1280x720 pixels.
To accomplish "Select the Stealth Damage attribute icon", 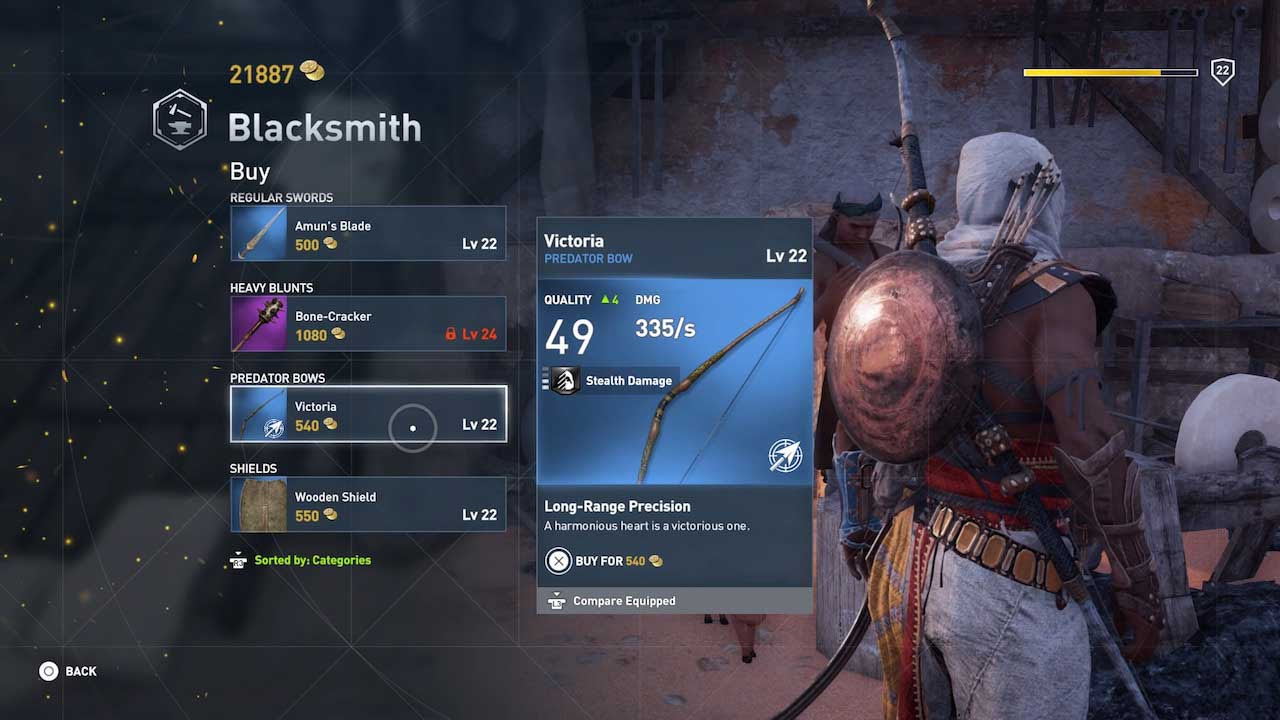I will (x=564, y=380).
